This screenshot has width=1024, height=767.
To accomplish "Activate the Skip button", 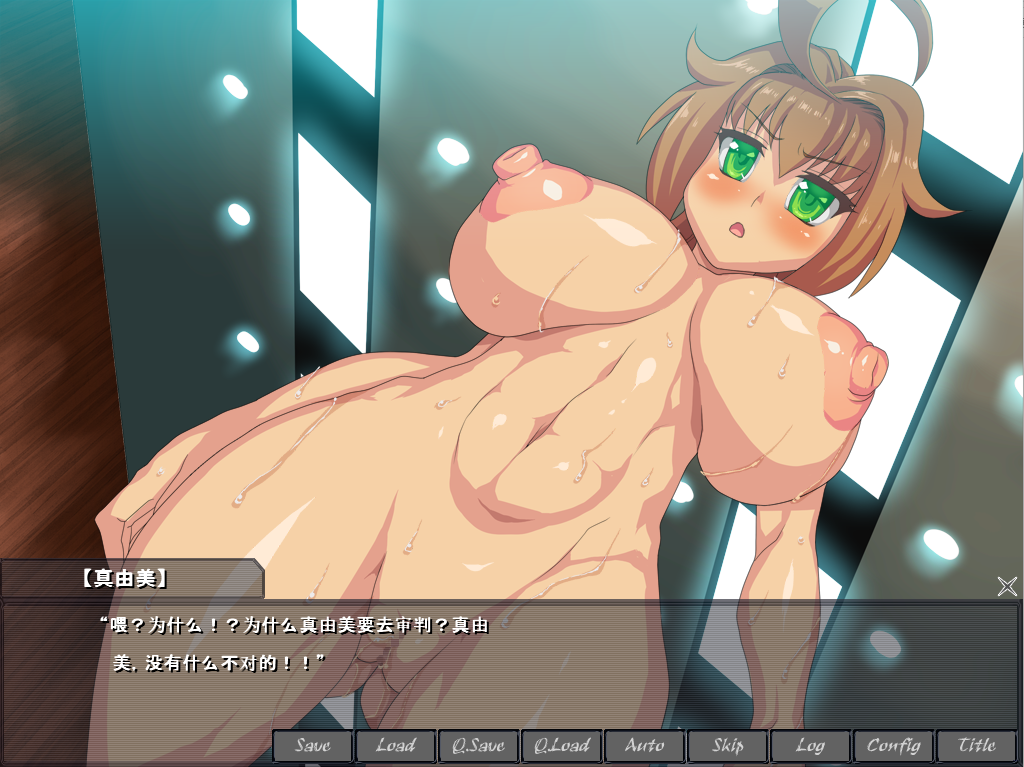I will click(x=727, y=746).
